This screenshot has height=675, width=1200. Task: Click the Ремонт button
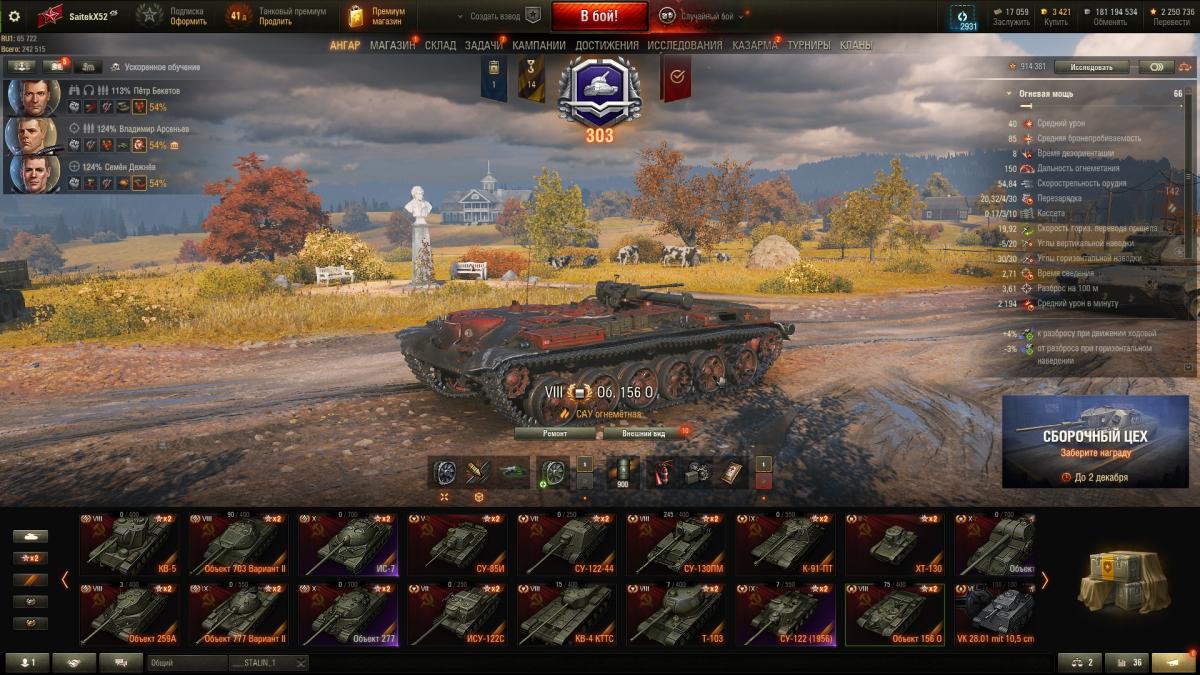[555, 433]
